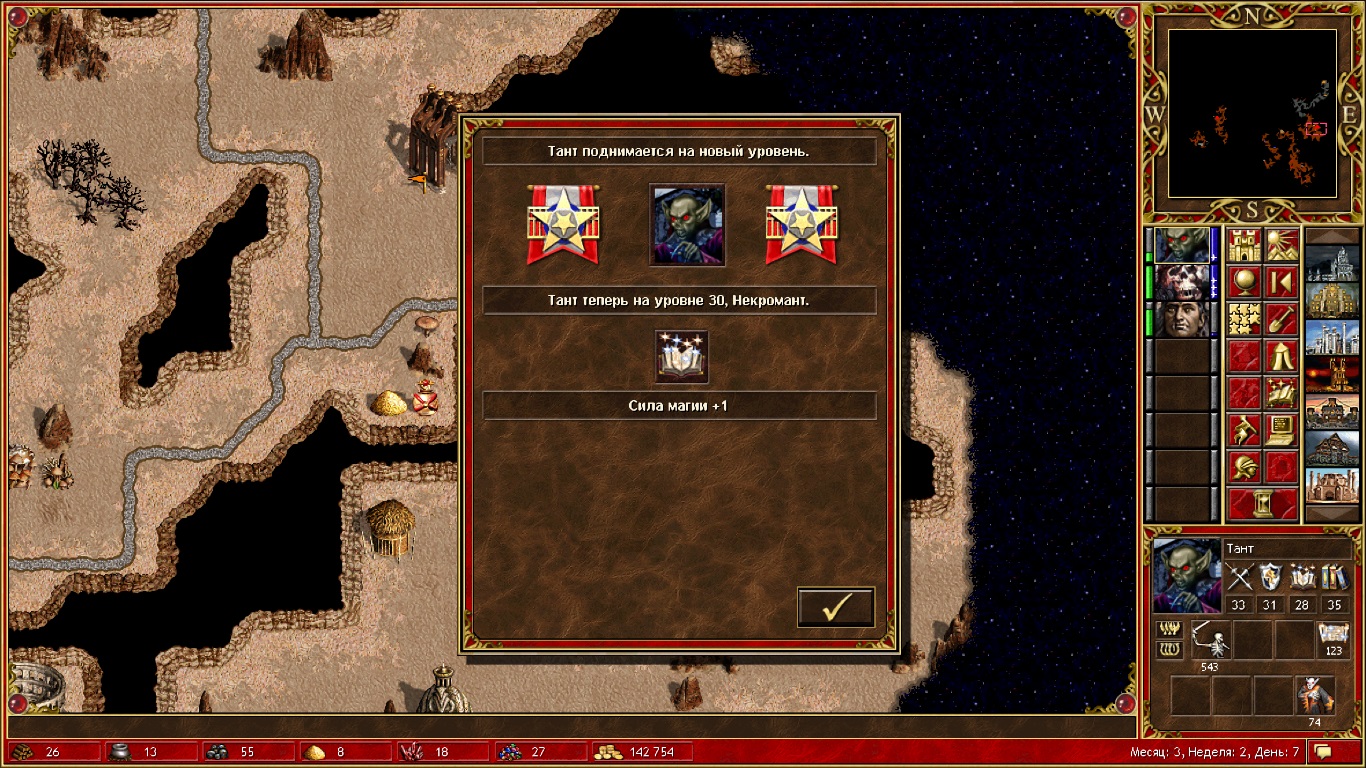This screenshot has width=1366, height=768.
Task: Select the red fiery town in town list
Action: 1332,375
